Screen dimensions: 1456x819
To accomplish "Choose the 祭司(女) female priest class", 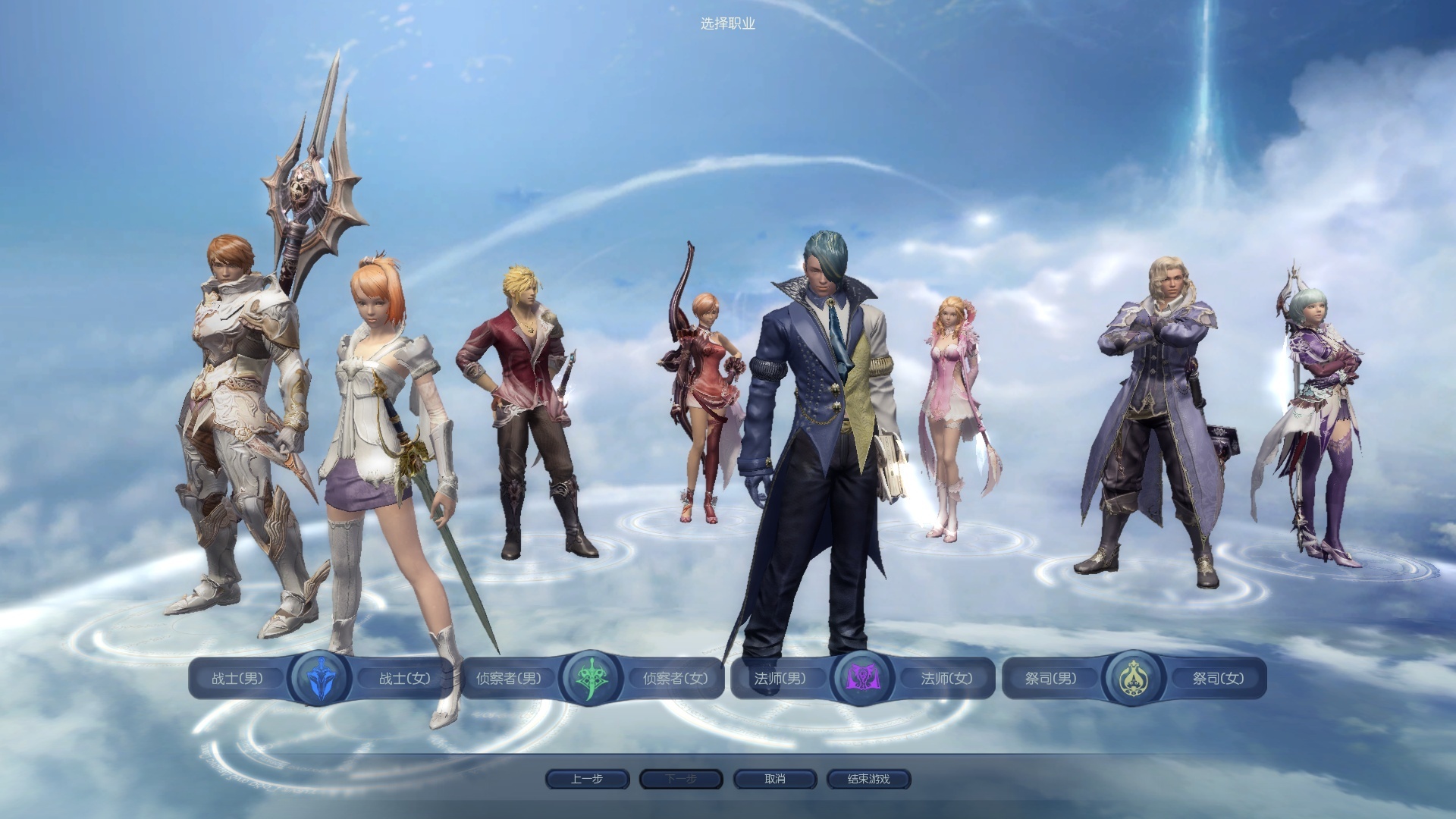I will tap(1218, 679).
